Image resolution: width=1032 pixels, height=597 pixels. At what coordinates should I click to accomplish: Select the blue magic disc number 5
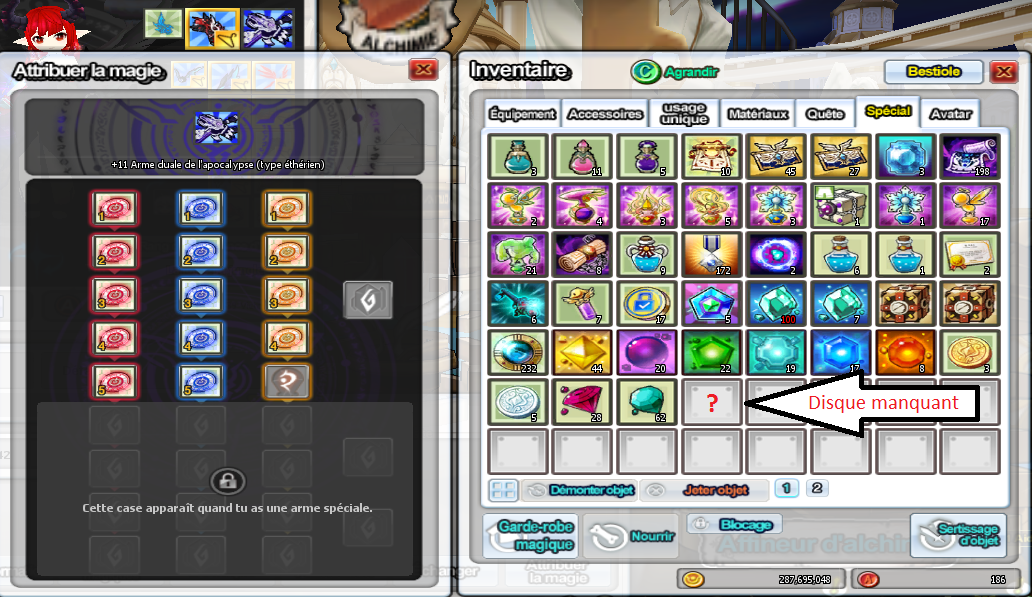coord(202,381)
